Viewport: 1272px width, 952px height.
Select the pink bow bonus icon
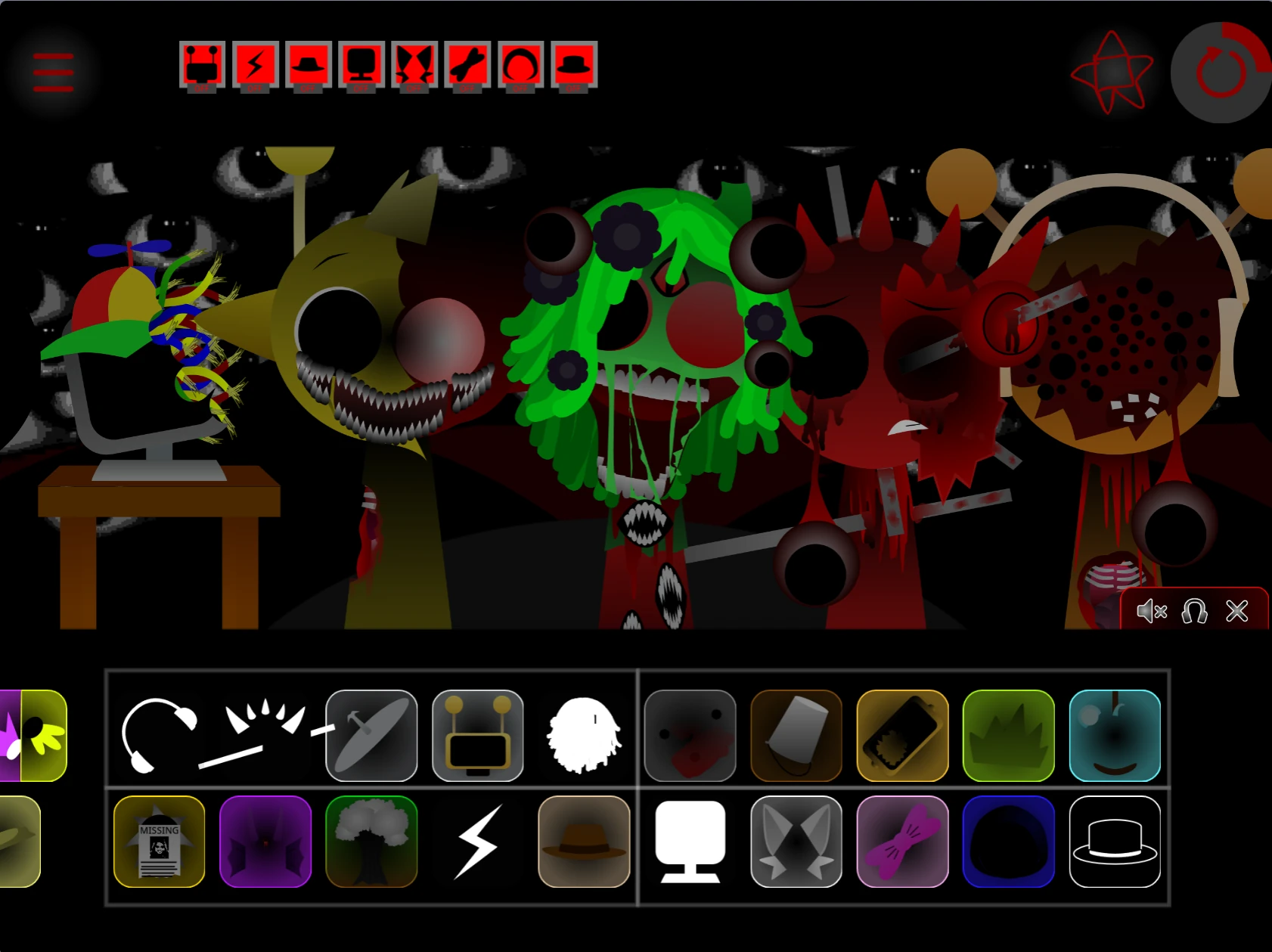point(903,842)
